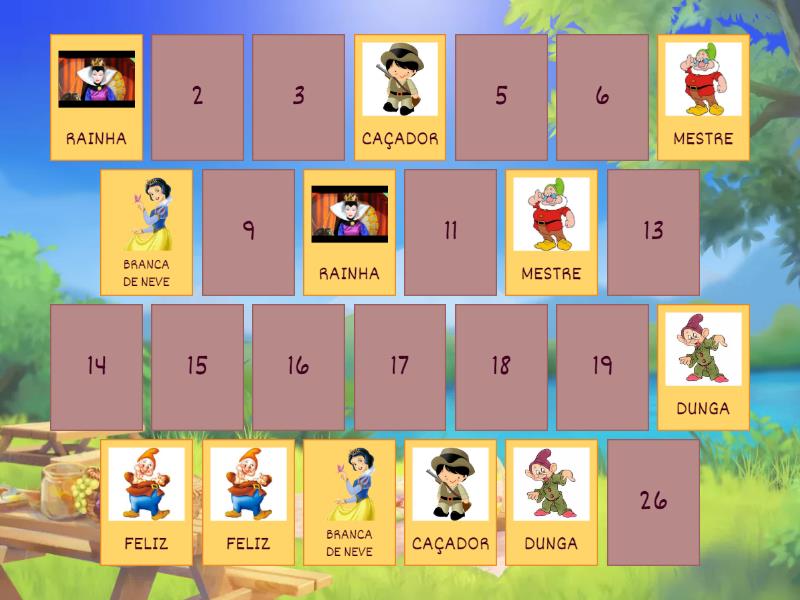The width and height of the screenshot is (800, 600).
Task: Flip the card labeled 15
Action: (x=197, y=367)
